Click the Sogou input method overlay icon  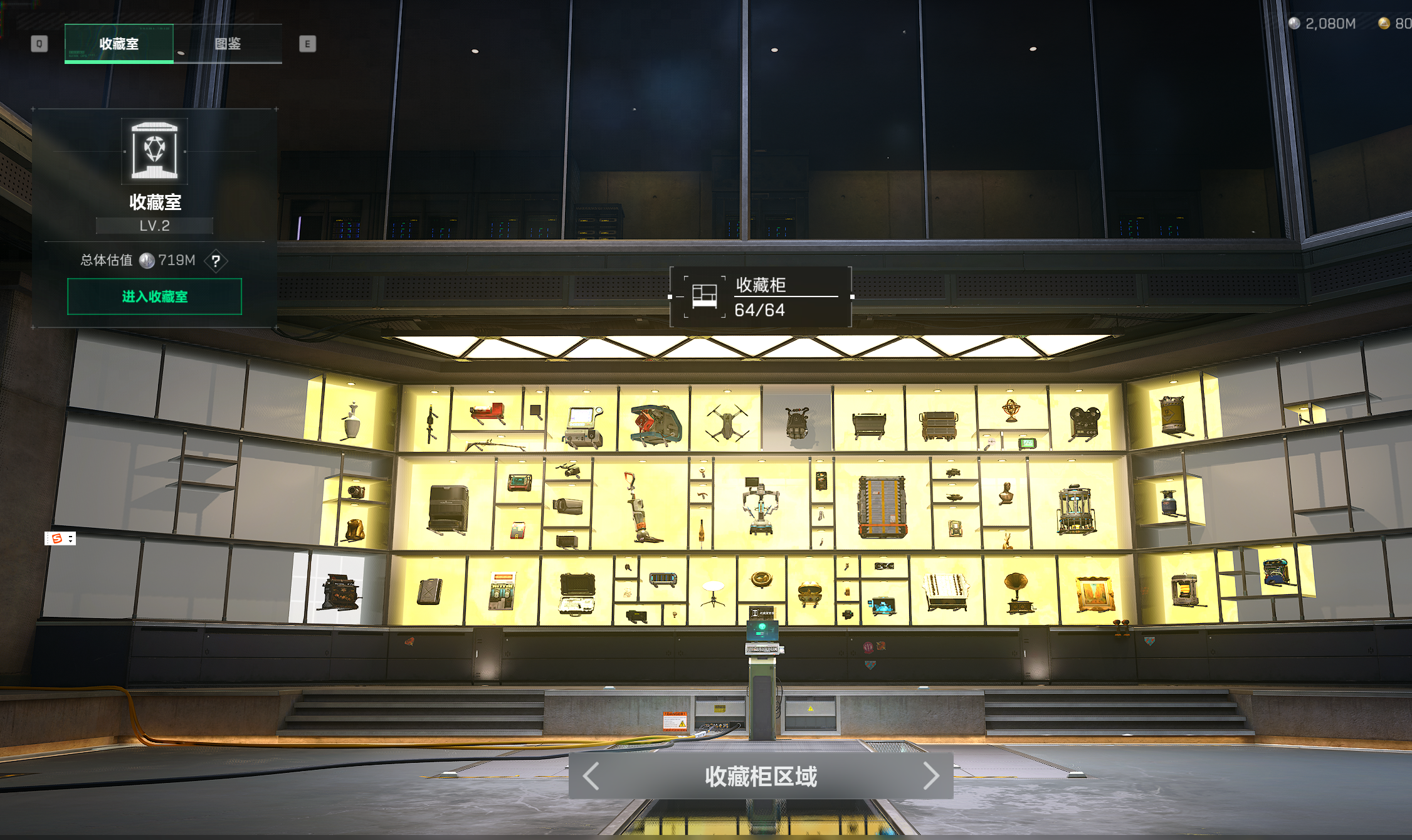(x=57, y=538)
